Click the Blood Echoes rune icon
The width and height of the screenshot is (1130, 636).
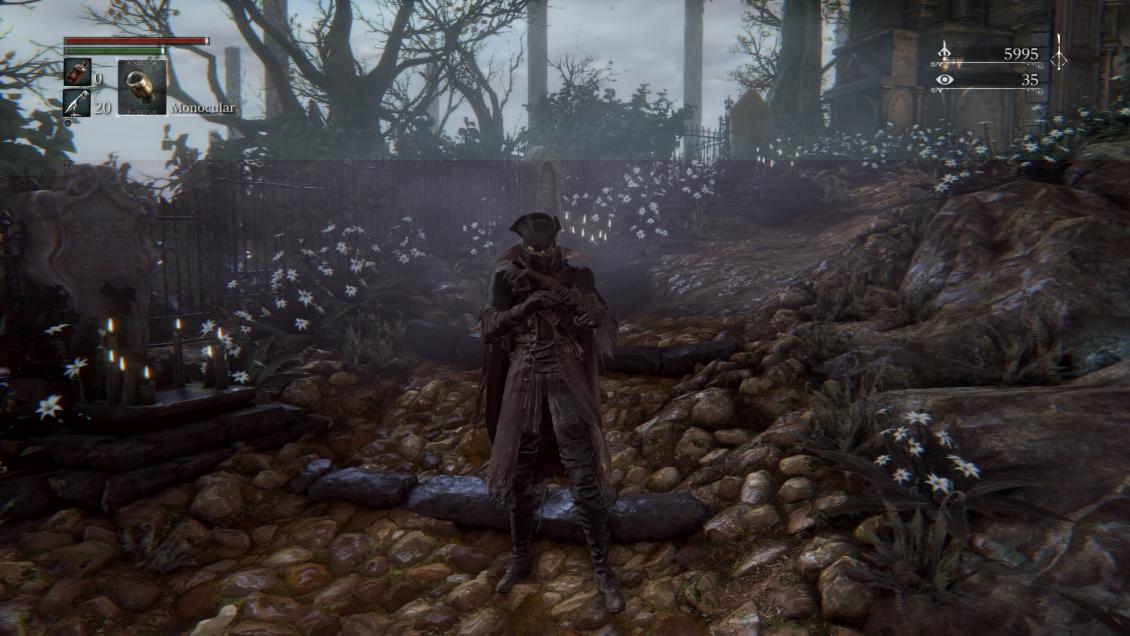point(945,53)
